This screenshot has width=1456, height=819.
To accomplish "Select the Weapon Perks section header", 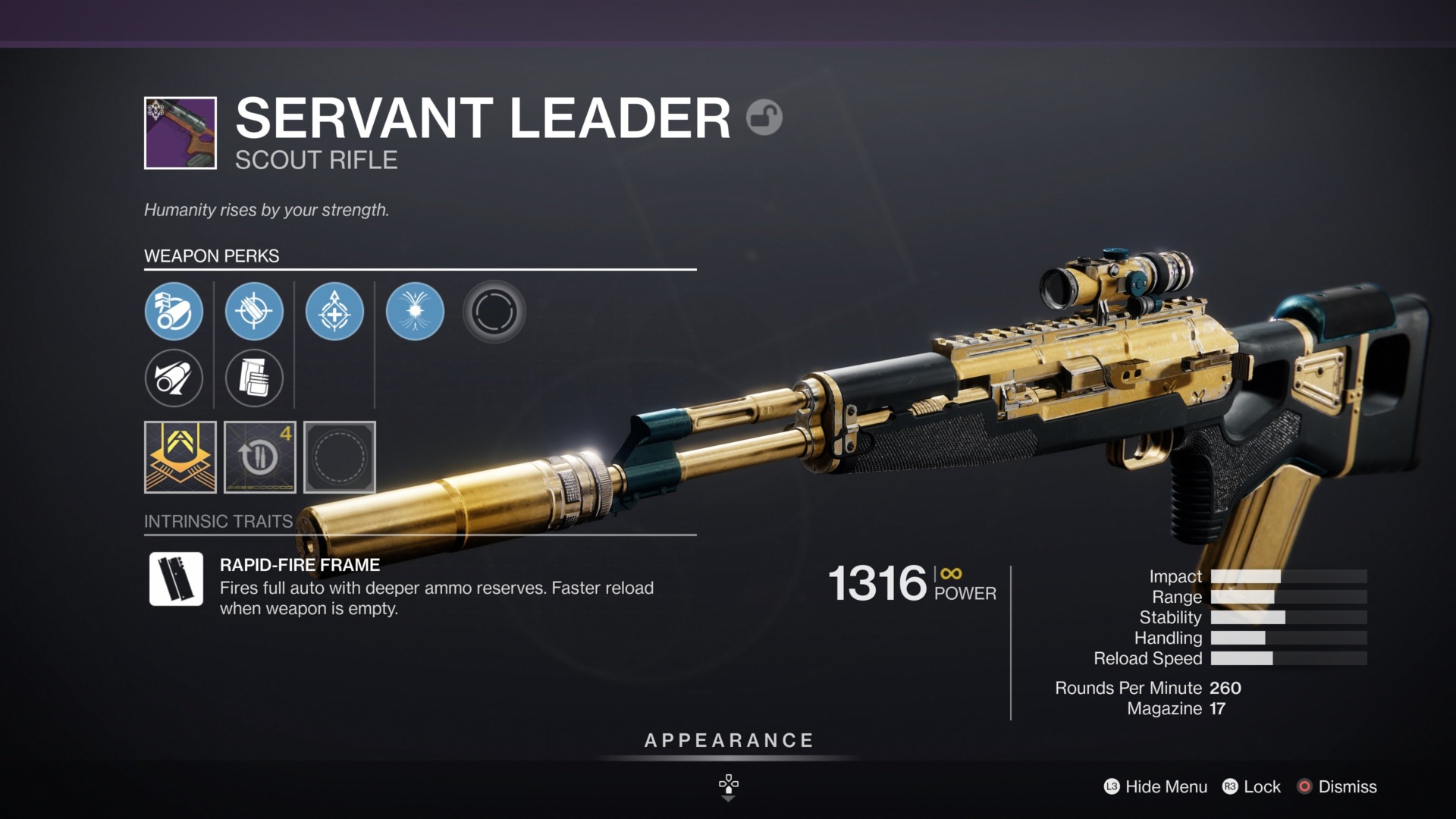I will 212,256.
